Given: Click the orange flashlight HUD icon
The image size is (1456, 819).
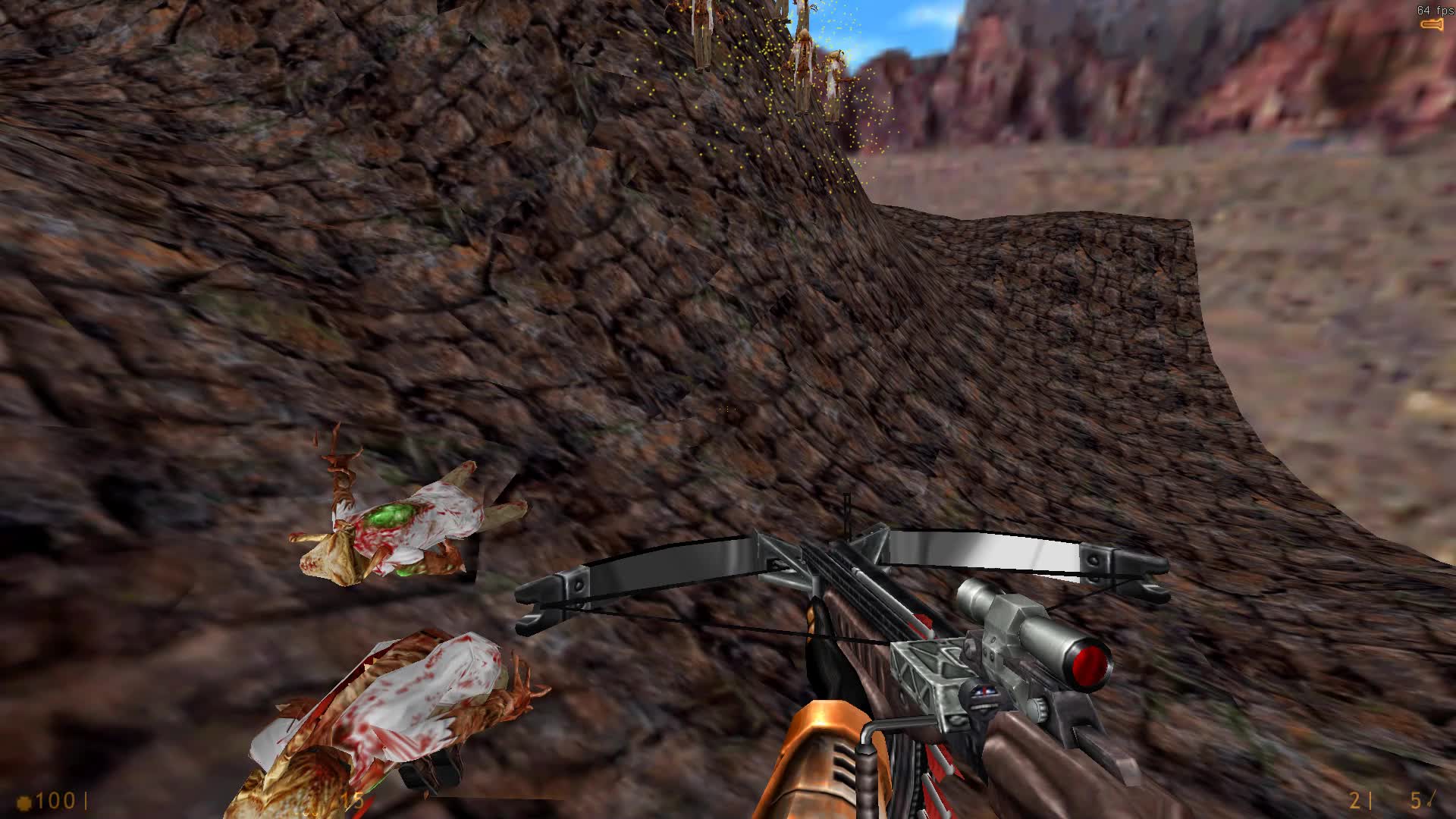Looking at the screenshot, I should coord(1432,25).
